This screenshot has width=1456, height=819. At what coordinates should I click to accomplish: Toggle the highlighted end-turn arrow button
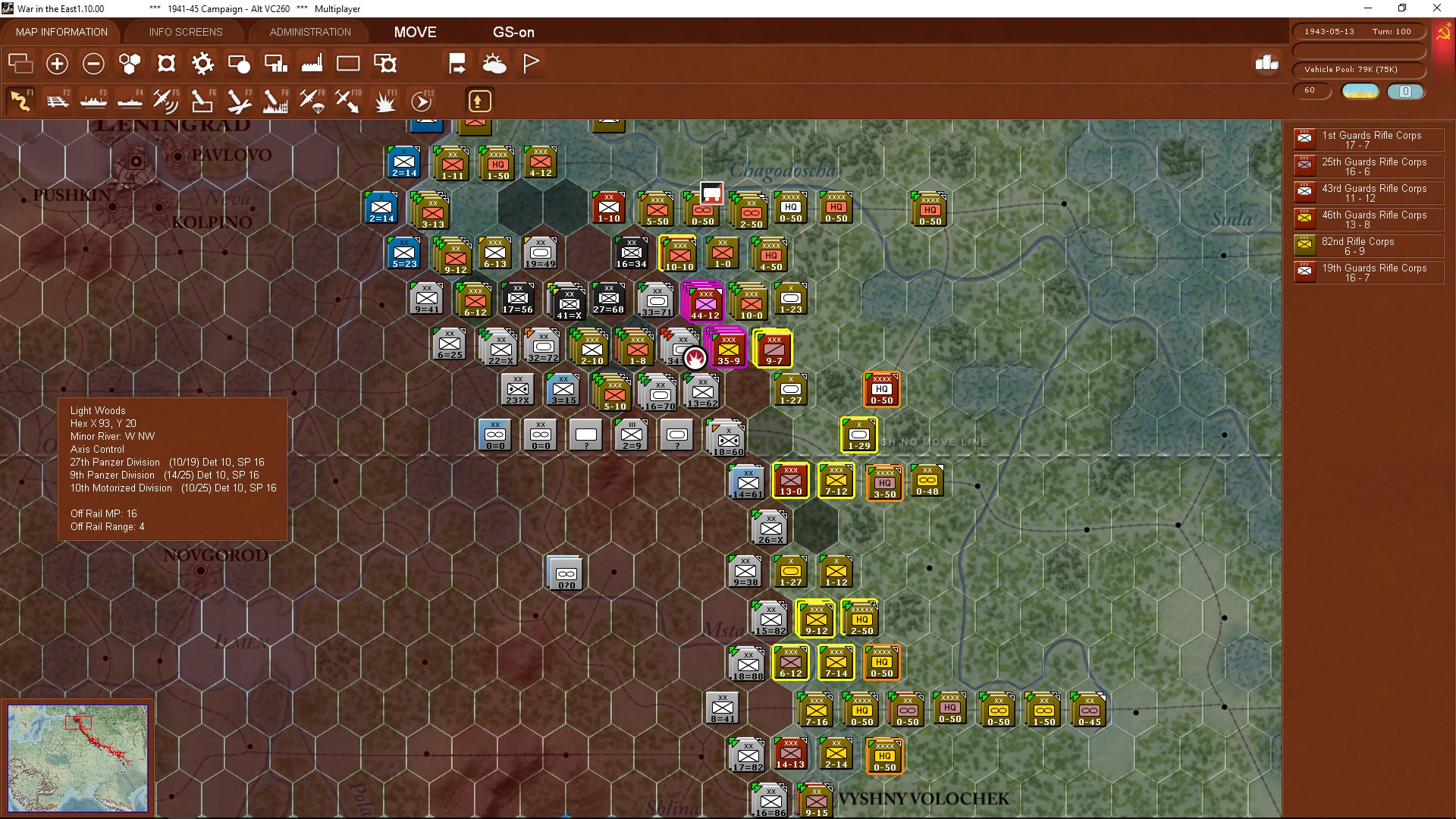click(x=479, y=100)
